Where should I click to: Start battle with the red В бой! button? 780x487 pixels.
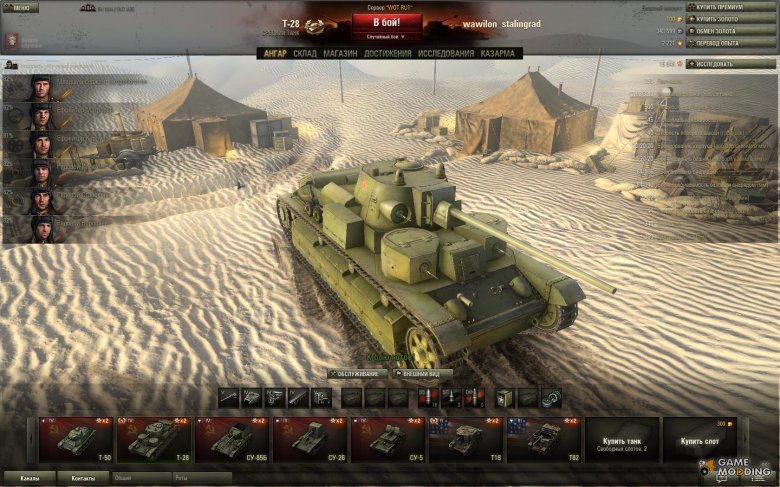tap(388, 22)
